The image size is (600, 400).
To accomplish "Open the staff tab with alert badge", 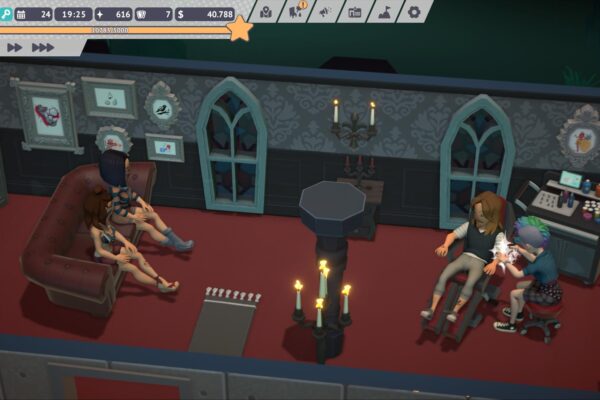I will tap(296, 12).
